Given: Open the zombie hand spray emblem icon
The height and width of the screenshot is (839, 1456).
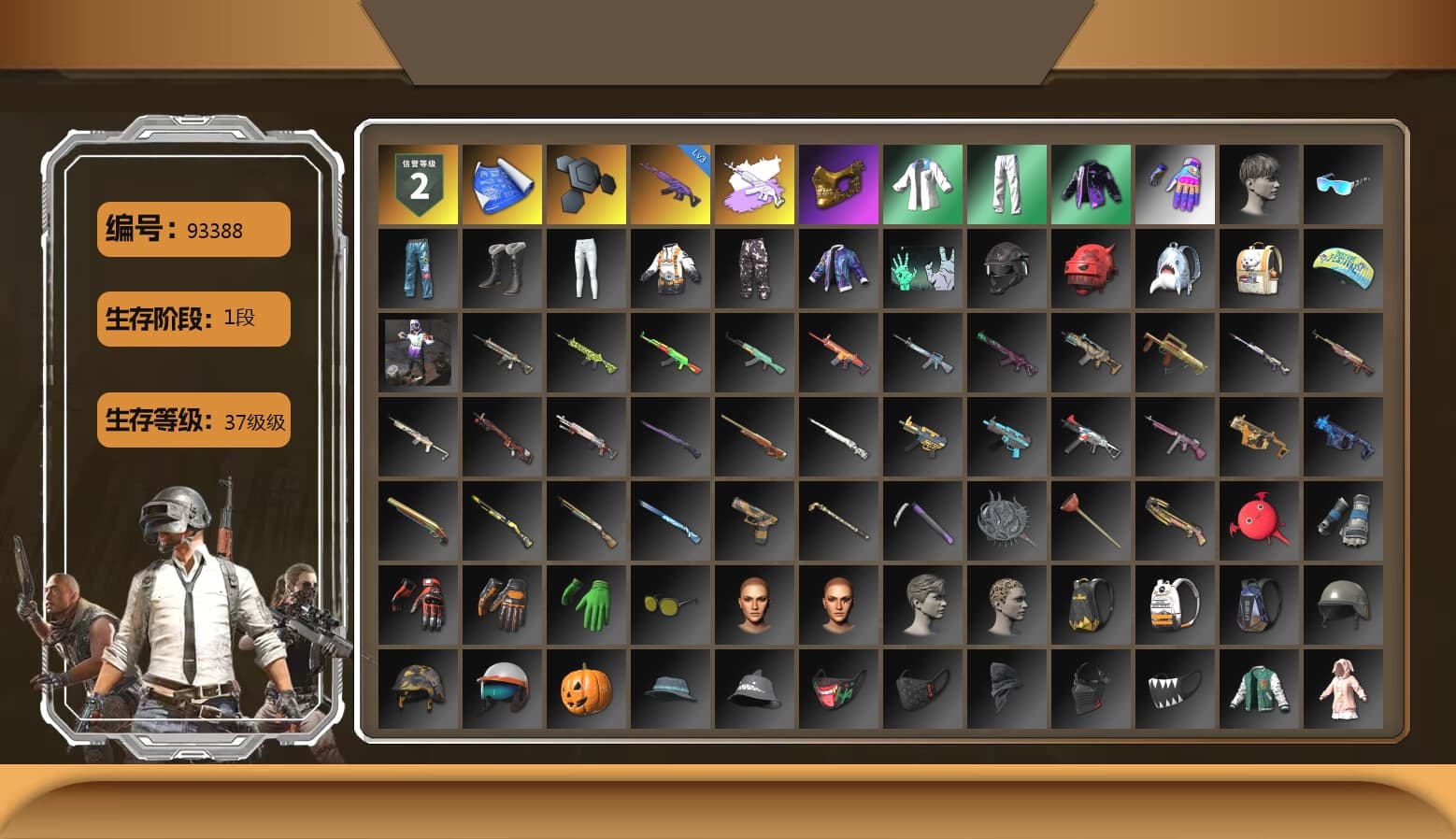Looking at the screenshot, I should 922,267.
